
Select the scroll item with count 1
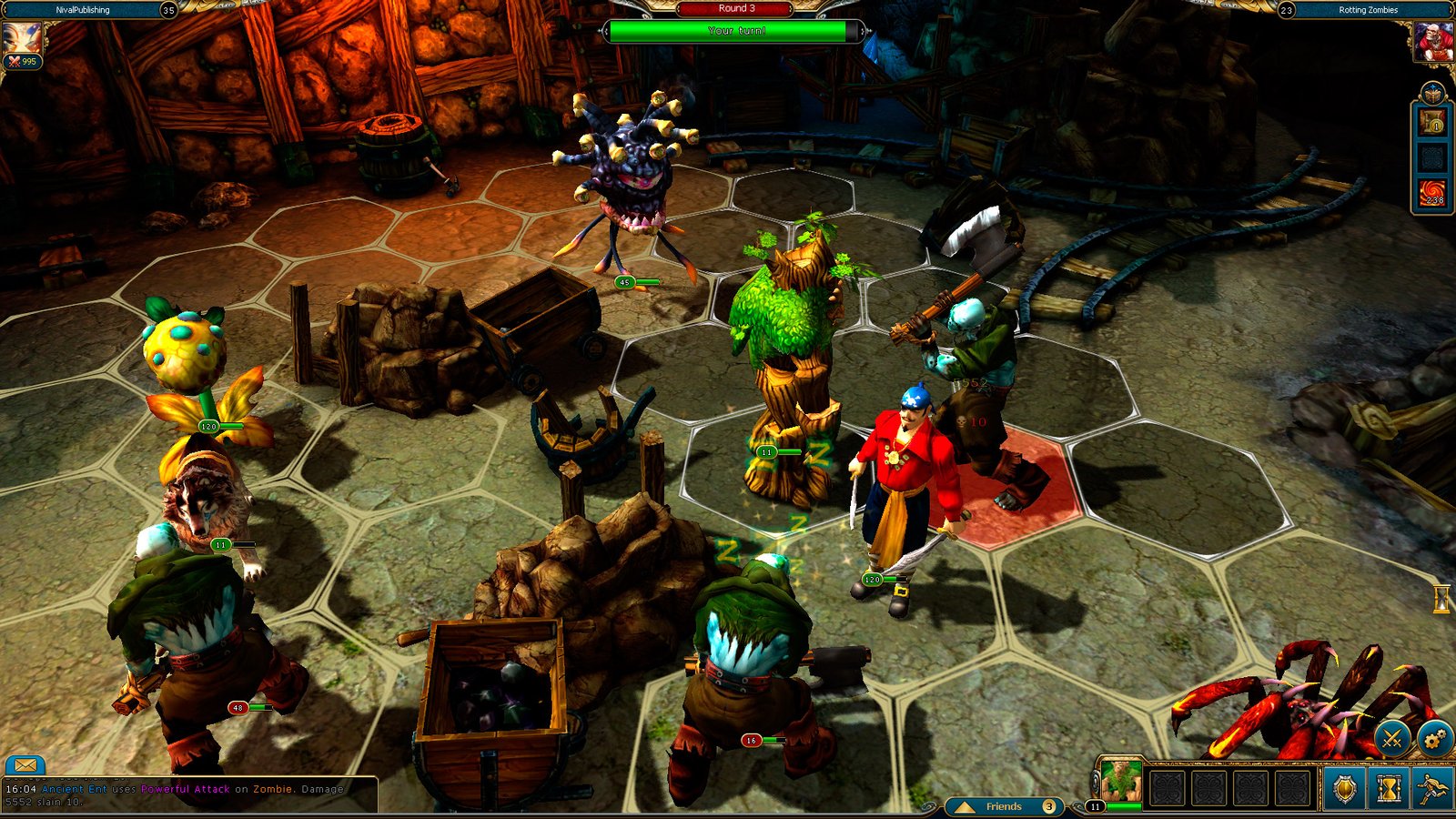1433,122
